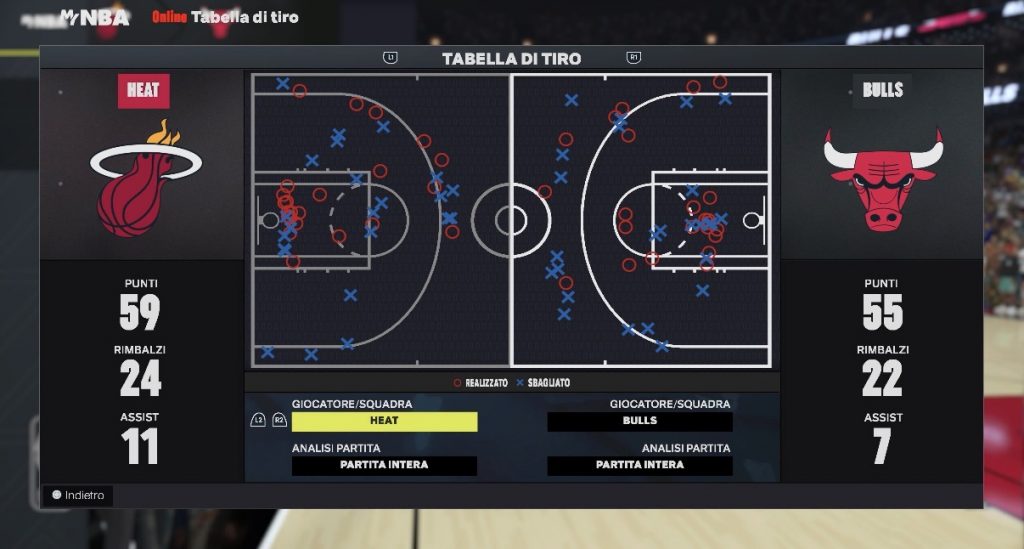Change the Bulls' PARTITA INTERA game analysis
Viewport: 1024px width, 549px height.
coord(640,465)
